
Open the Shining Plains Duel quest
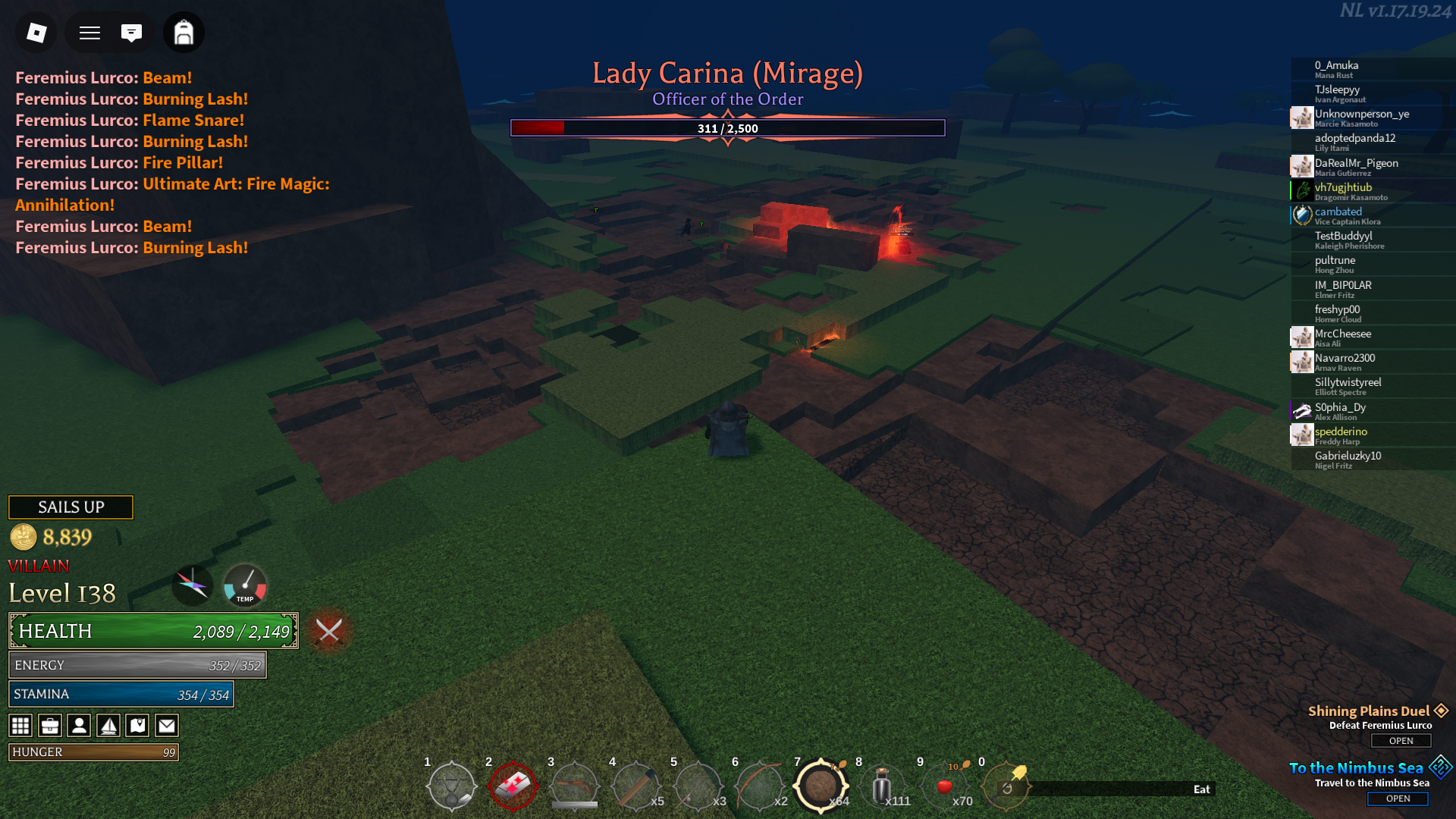[x=1401, y=741]
